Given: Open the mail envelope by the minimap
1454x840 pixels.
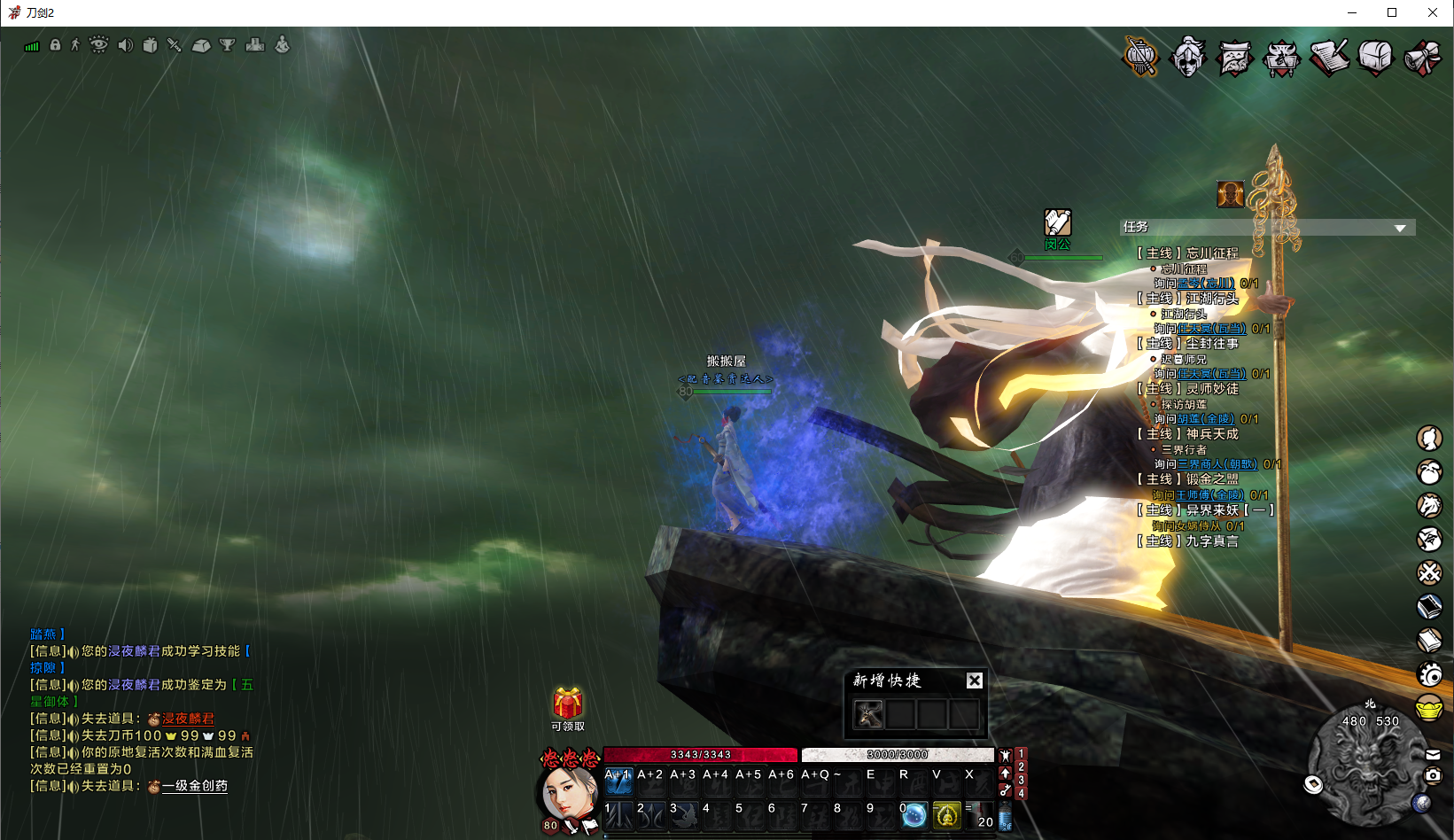Looking at the screenshot, I should (1433, 755).
